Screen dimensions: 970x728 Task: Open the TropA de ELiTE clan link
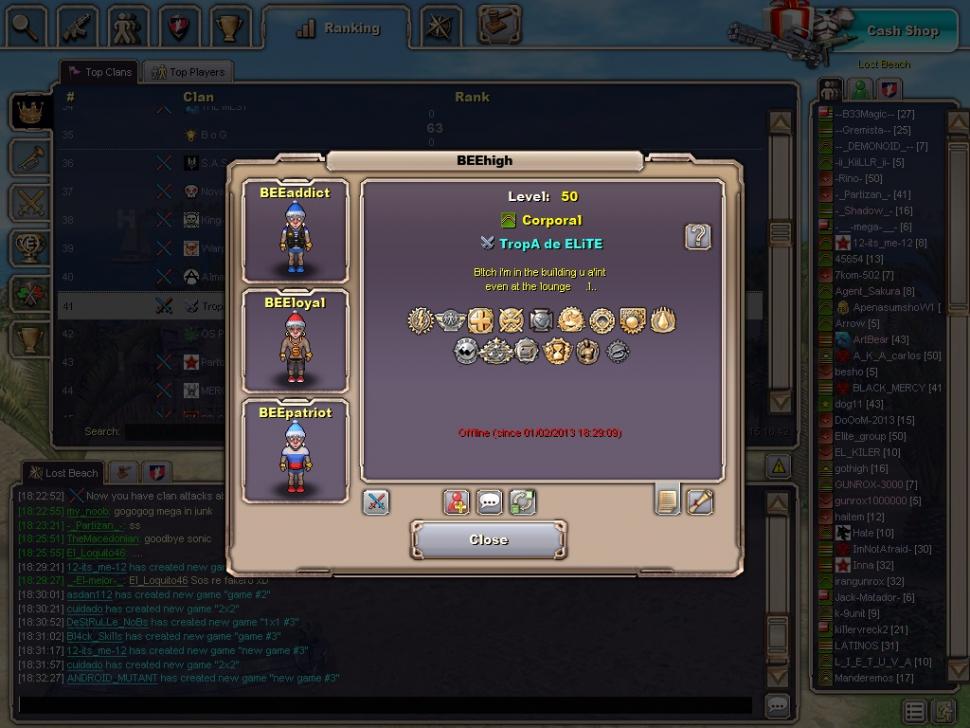[x=550, y=244]
